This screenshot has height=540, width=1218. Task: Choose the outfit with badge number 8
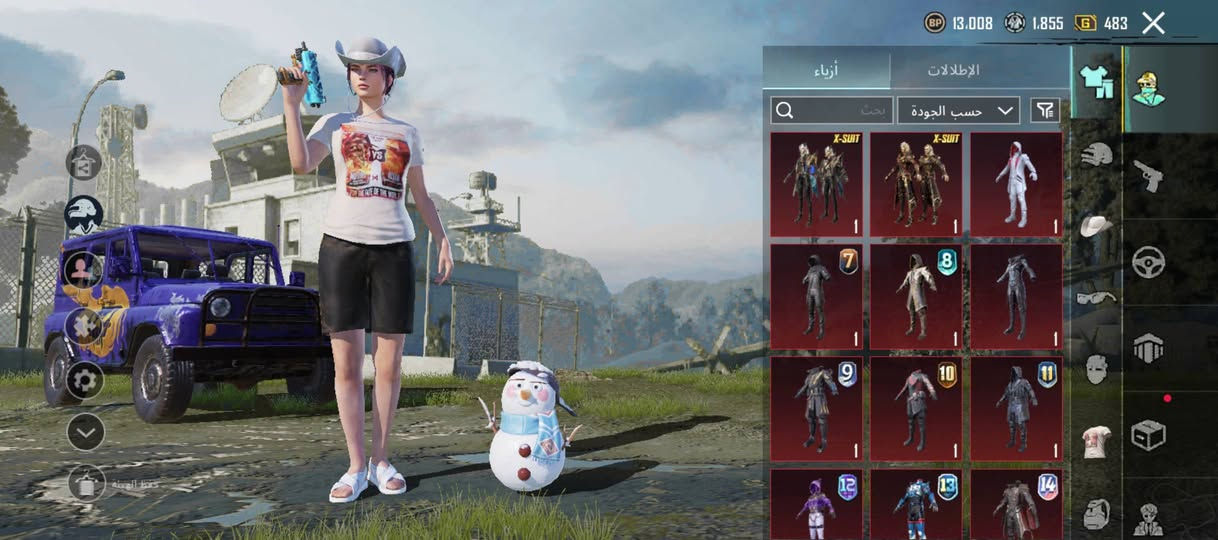point(916,297)
